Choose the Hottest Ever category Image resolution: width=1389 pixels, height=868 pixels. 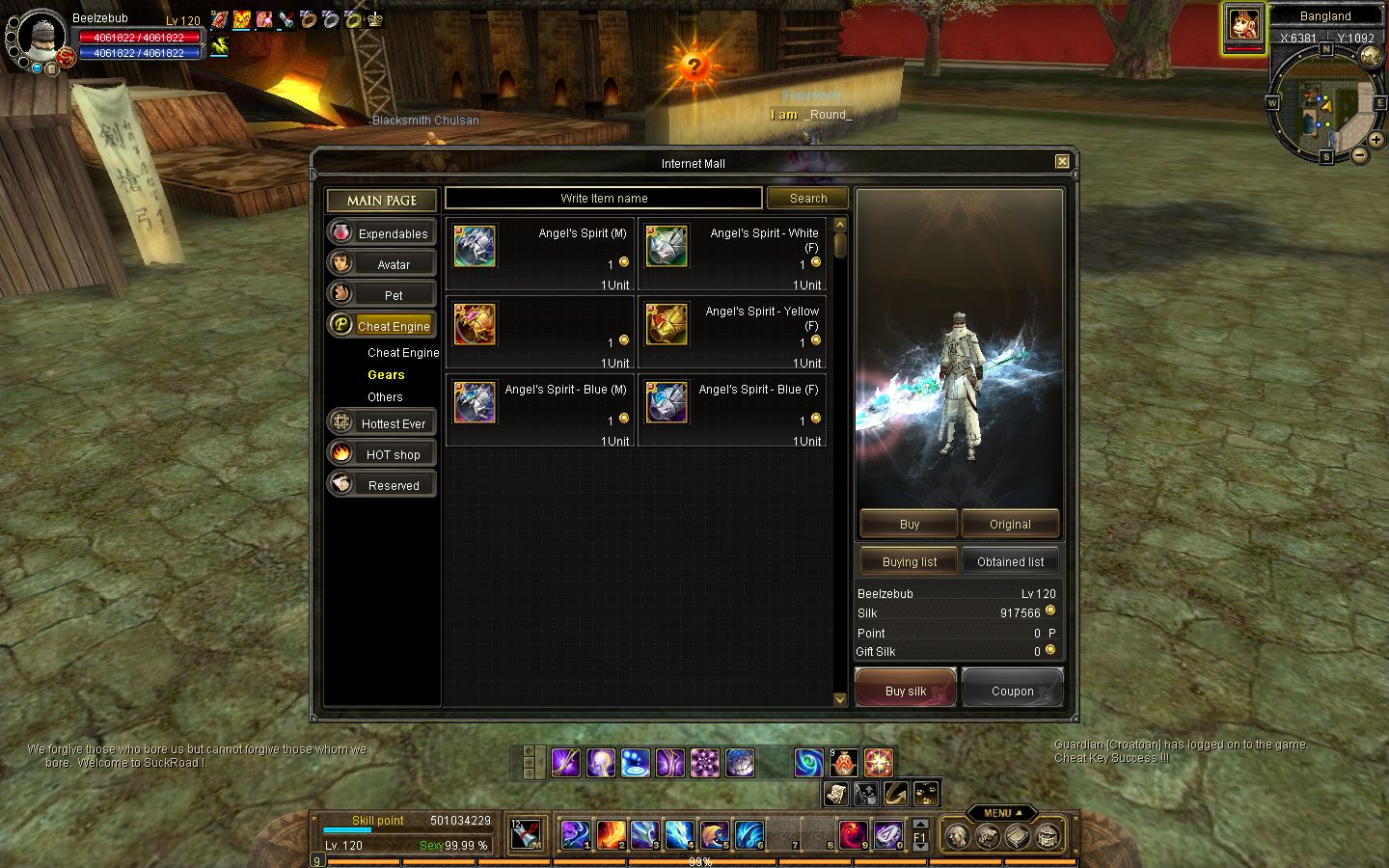coord(382,423)
